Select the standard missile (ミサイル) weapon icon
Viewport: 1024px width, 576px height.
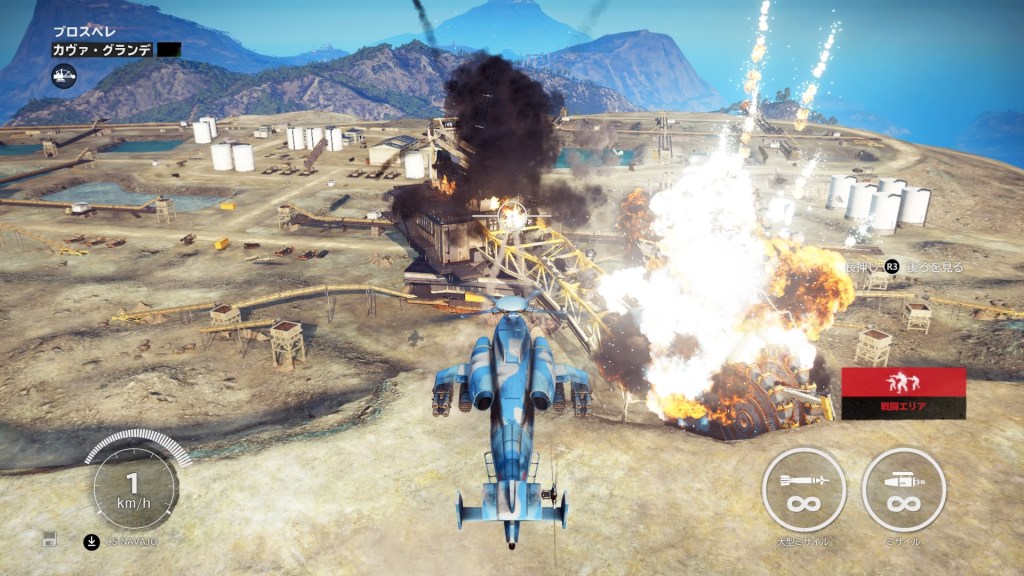[903, 489]
